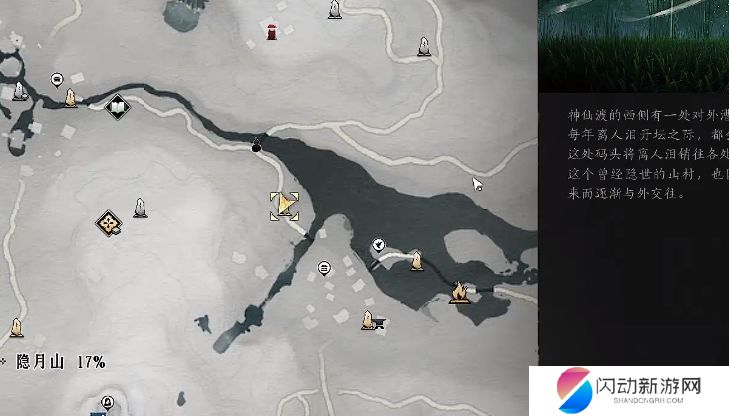
Task: Select the open book diamond marker
Action: point(117,105)
